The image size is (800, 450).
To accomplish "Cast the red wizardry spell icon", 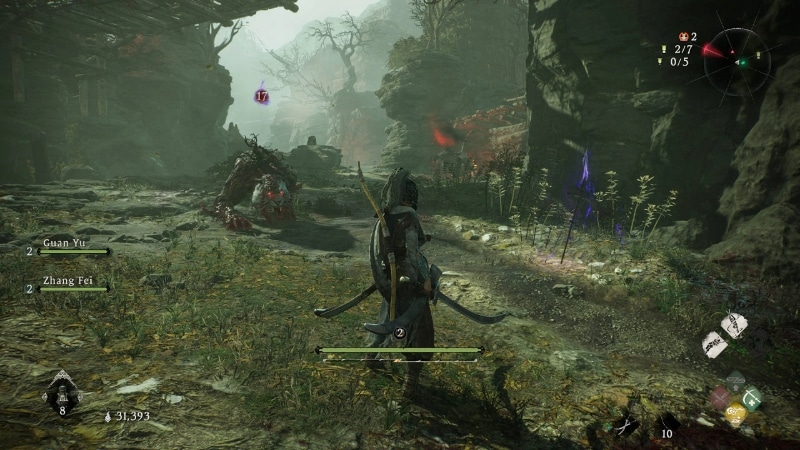I will (x=719, y=399).
